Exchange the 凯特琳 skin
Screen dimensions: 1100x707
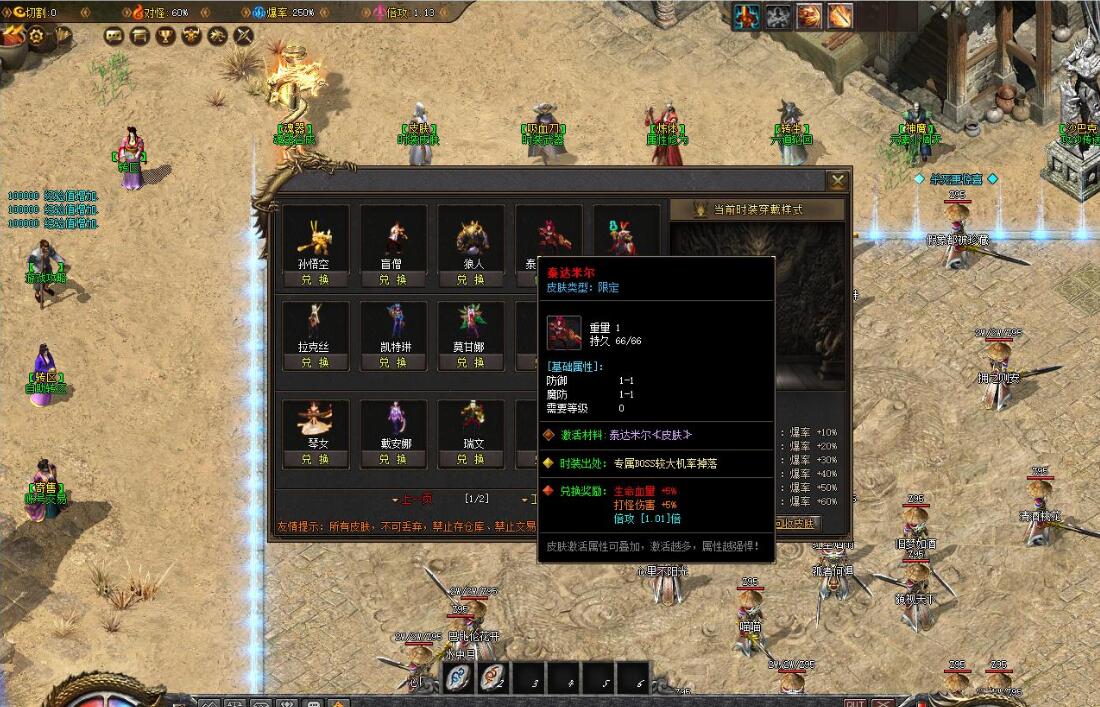pyautogui.click(x=393, y=362)
